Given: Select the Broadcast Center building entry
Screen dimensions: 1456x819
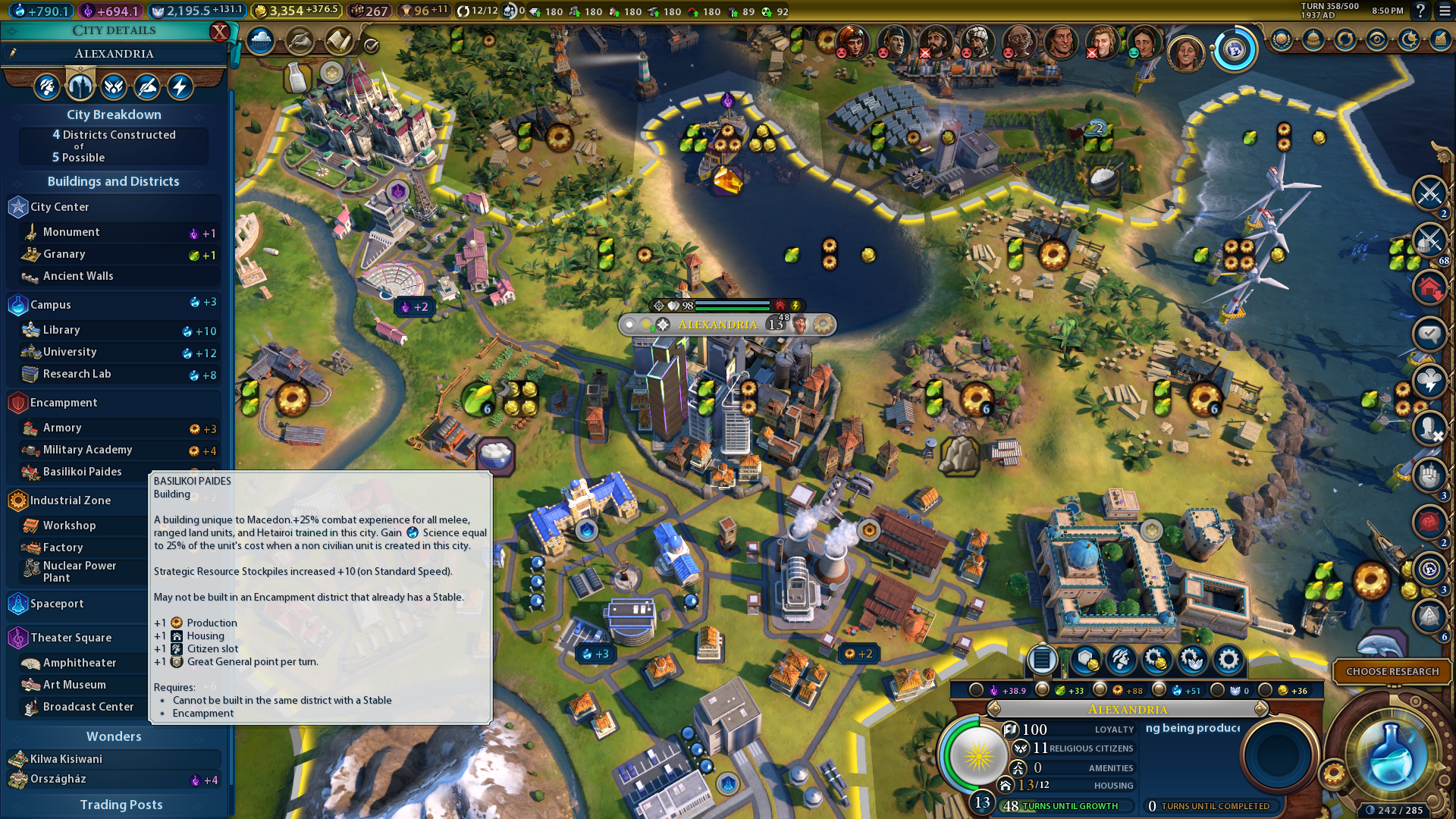Looking at the screenshot, I should point(87,707).
